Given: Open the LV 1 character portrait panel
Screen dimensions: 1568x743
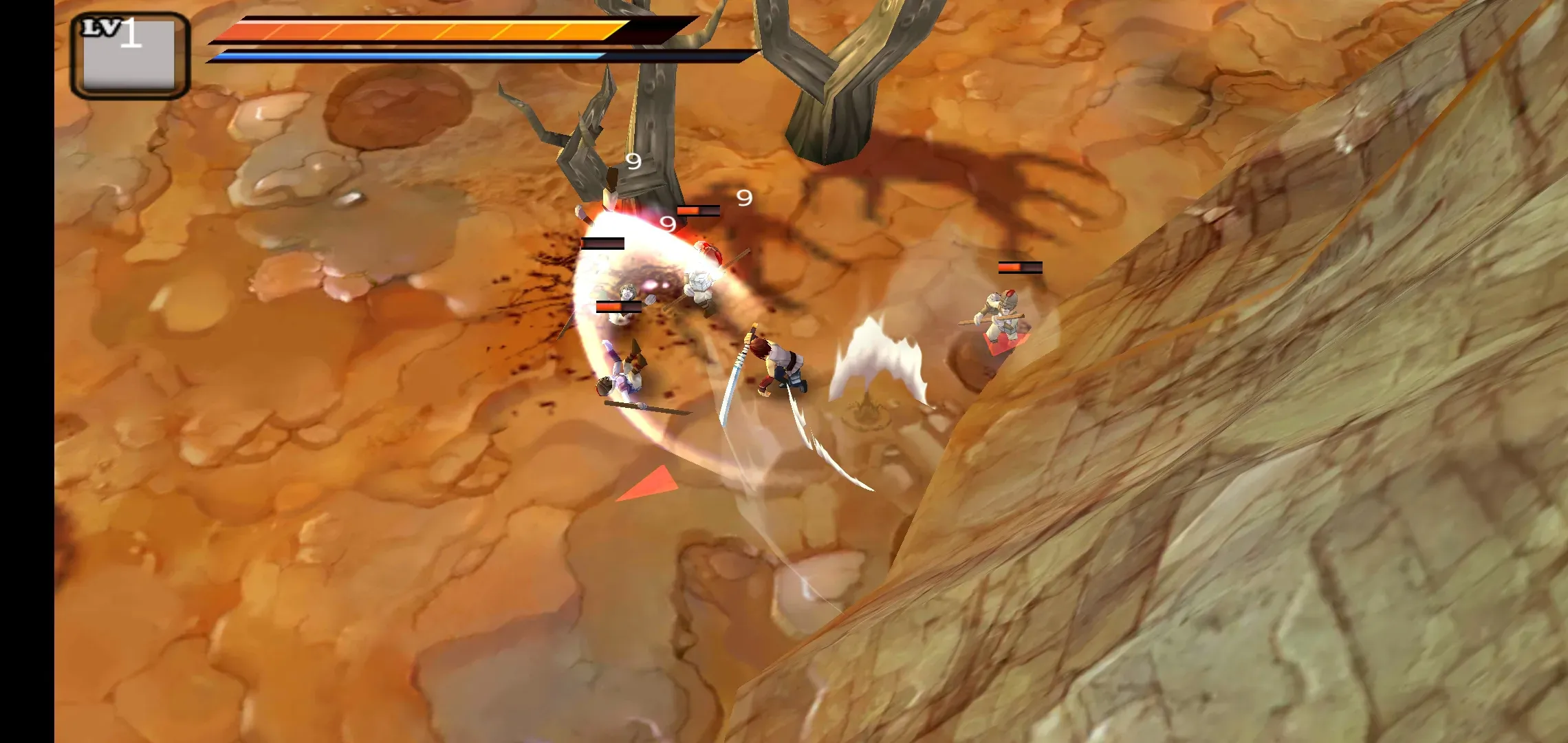Looking at the screenshot, I should [x=129, y=56].
